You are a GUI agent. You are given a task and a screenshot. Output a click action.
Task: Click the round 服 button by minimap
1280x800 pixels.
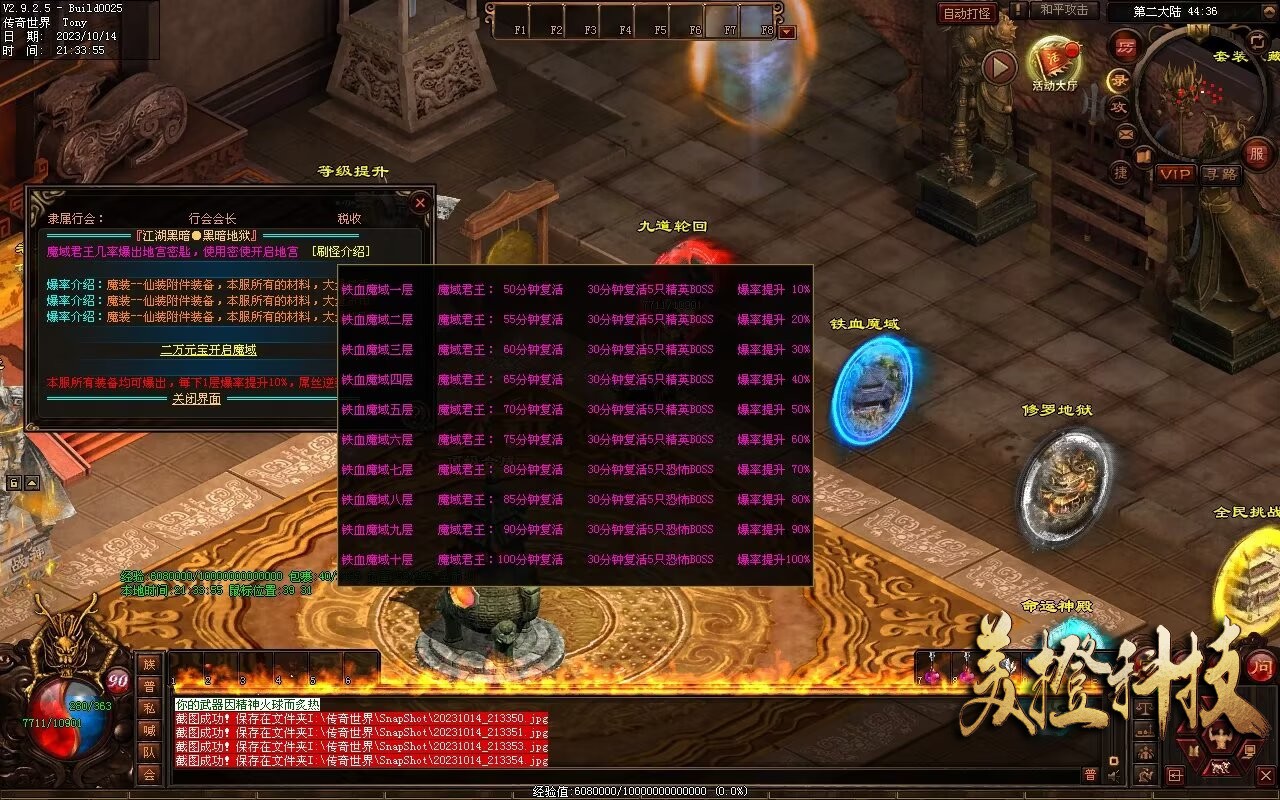tap(1257, 154)
